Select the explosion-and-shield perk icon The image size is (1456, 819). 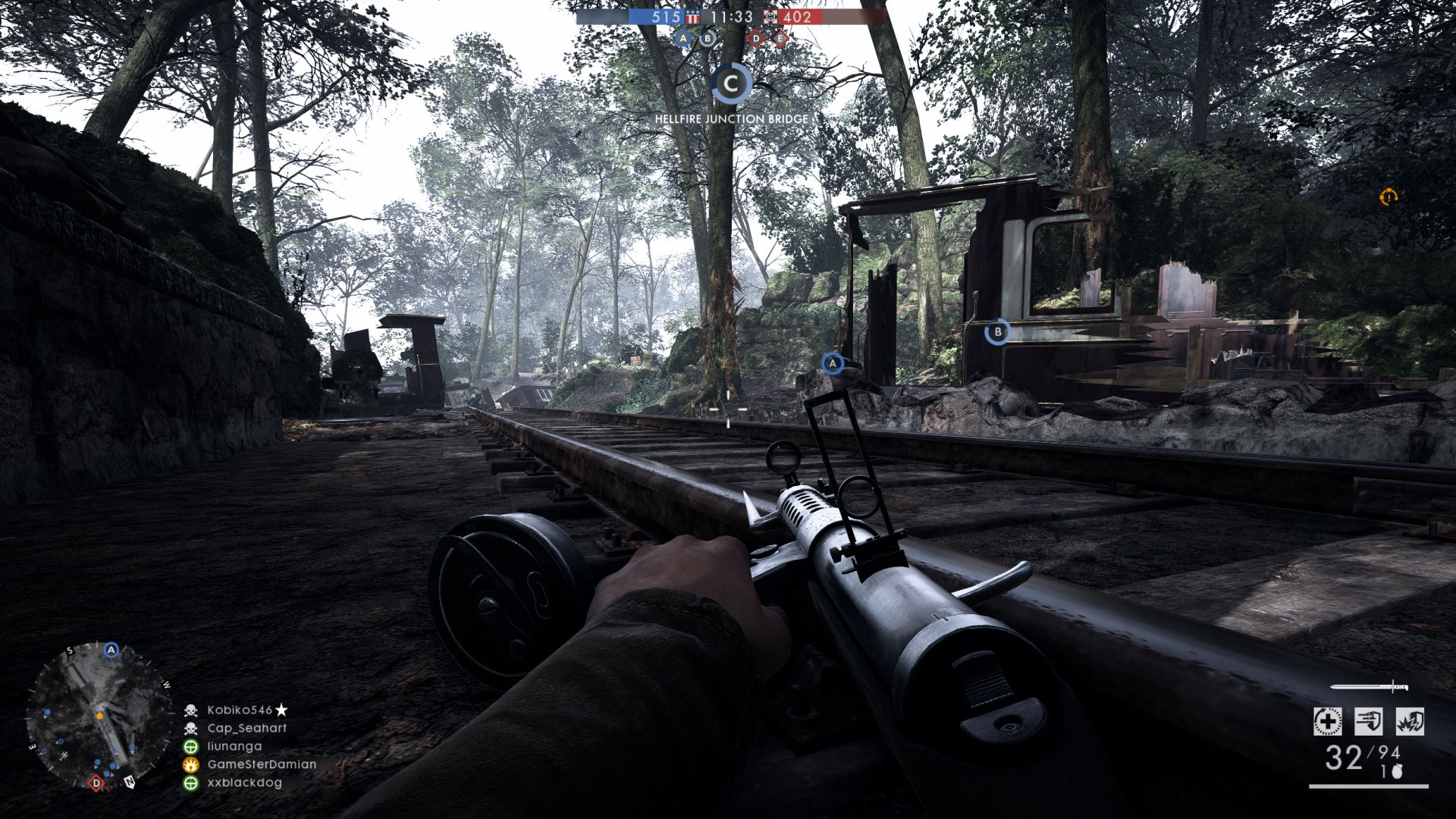(1409, 721)
